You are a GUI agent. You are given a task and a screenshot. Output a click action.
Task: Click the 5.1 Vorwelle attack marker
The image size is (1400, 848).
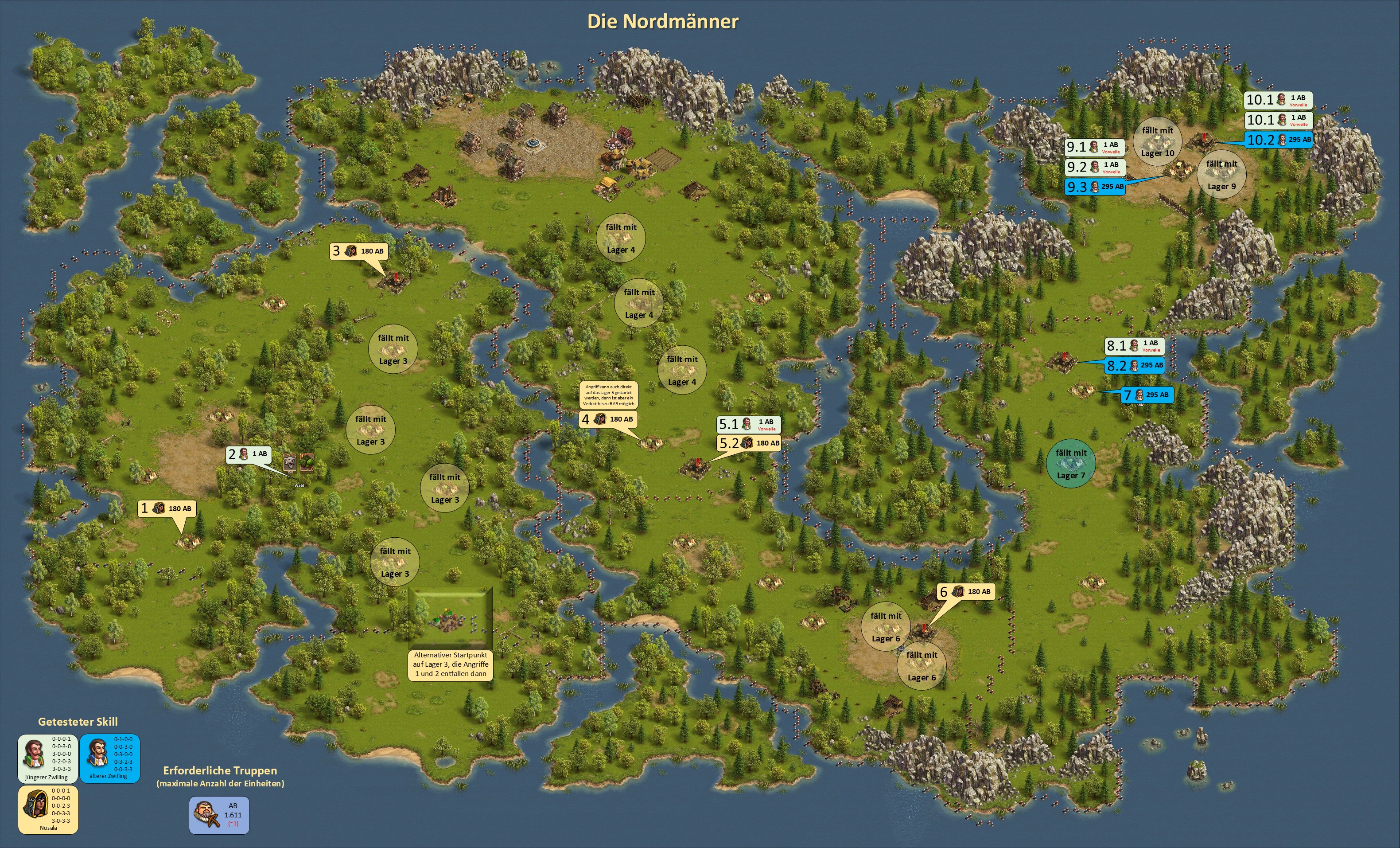[x=748, y=424]
